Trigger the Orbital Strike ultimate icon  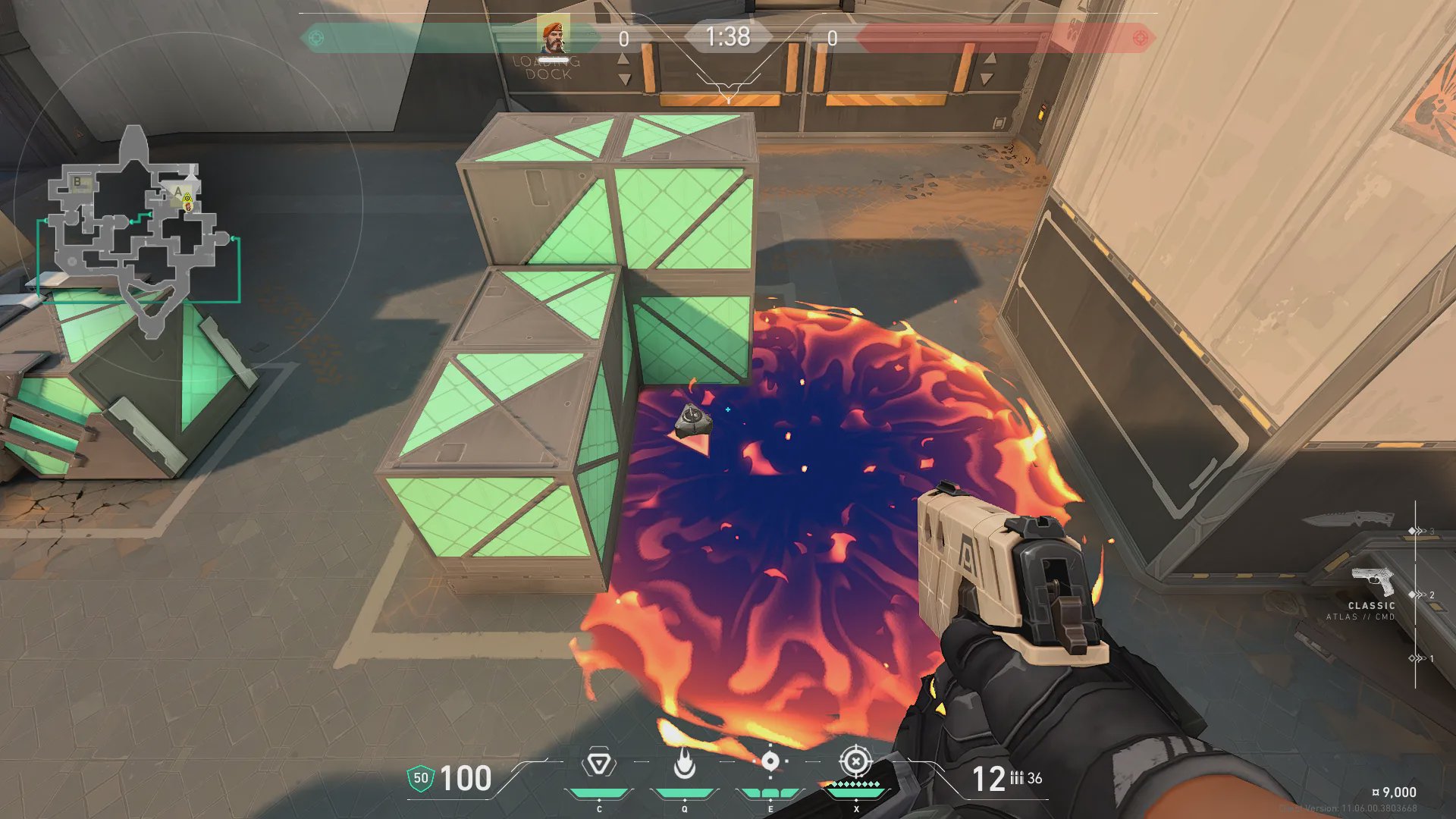(855, 761)
